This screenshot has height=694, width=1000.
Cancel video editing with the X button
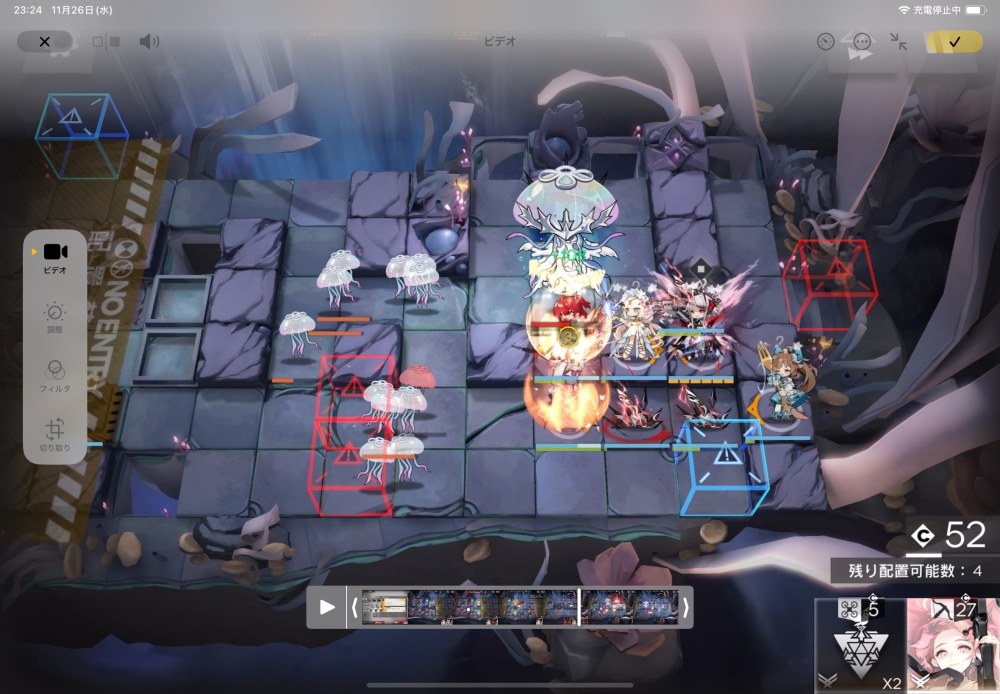(x=44, y=42)
